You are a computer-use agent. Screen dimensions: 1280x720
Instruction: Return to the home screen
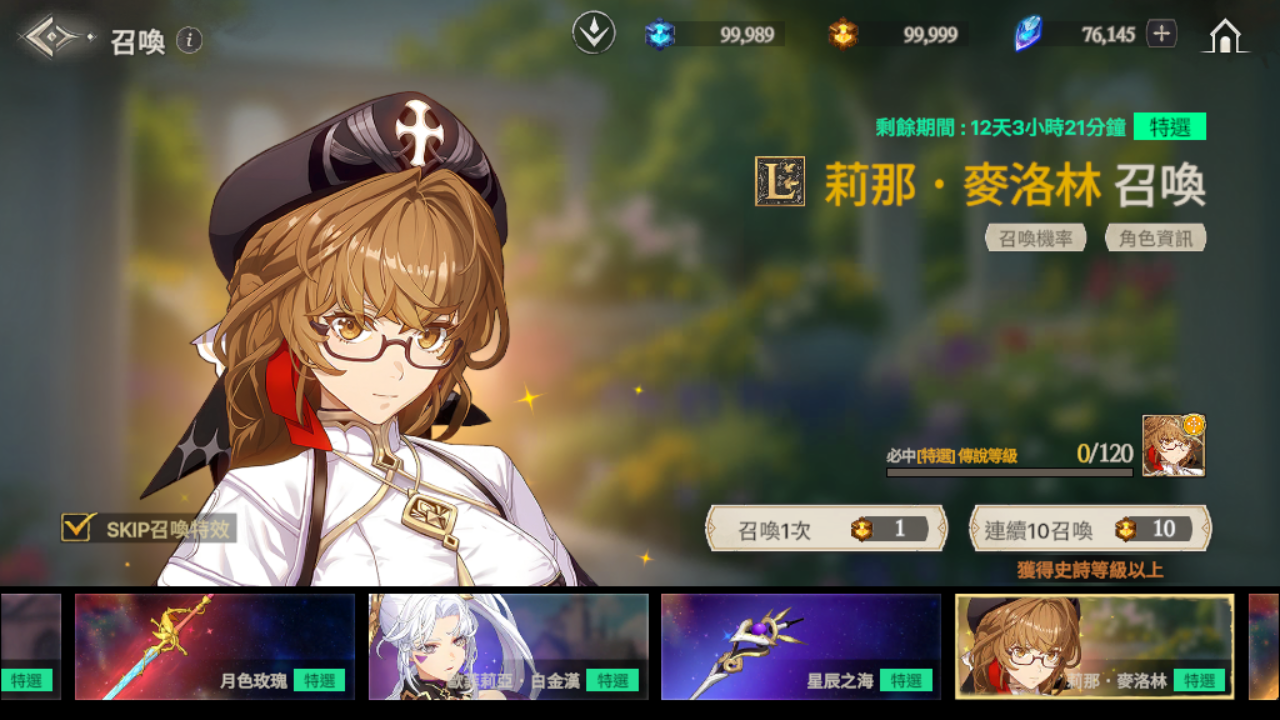pos(1226,36)
